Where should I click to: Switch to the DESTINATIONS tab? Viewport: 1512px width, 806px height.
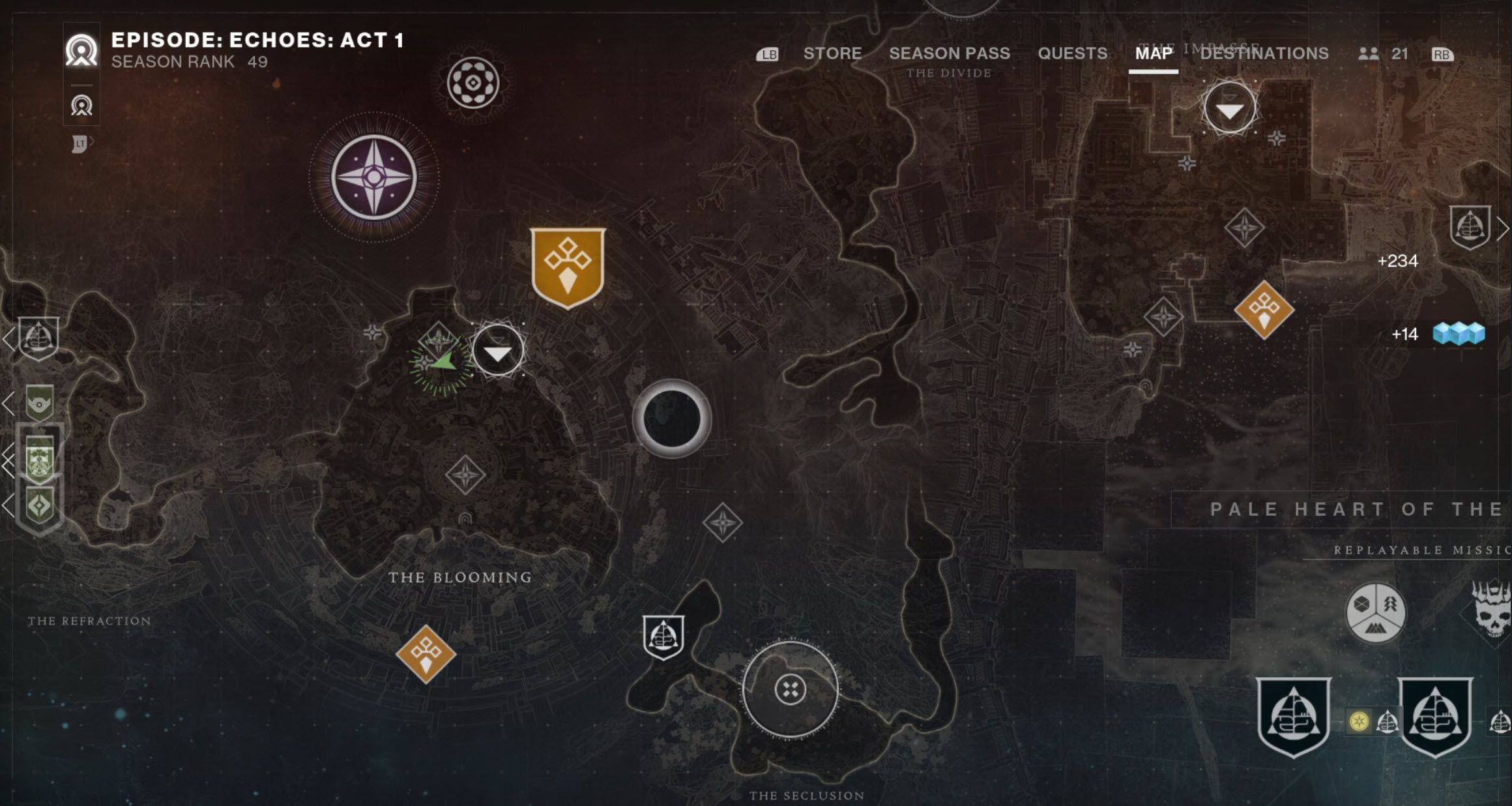[x=1264, y=54]
